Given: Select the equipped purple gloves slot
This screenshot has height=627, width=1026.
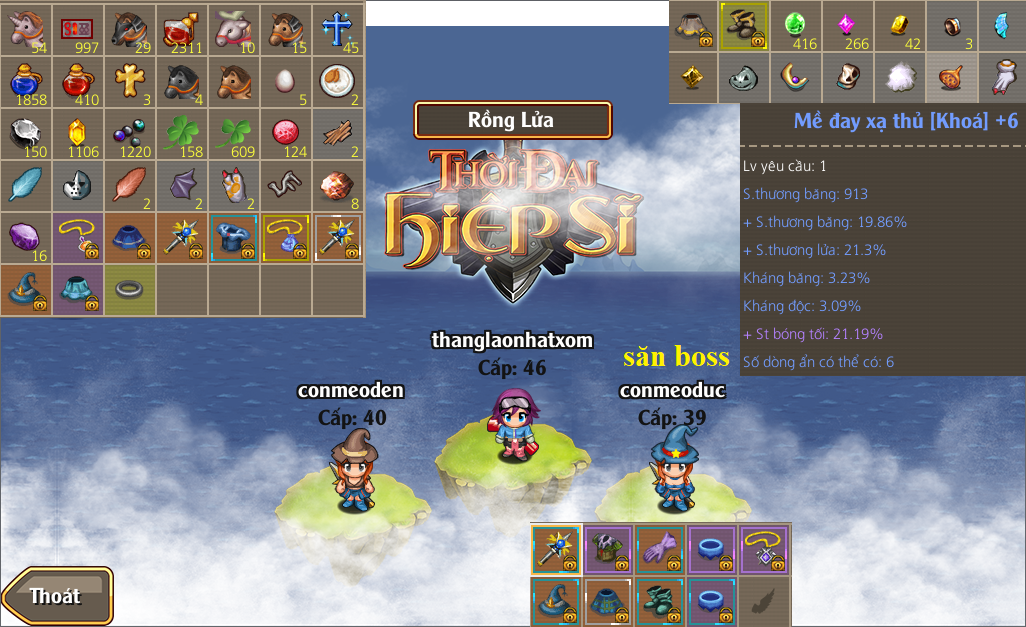Looking at the screenshot, I should click(x=661, y=549).
